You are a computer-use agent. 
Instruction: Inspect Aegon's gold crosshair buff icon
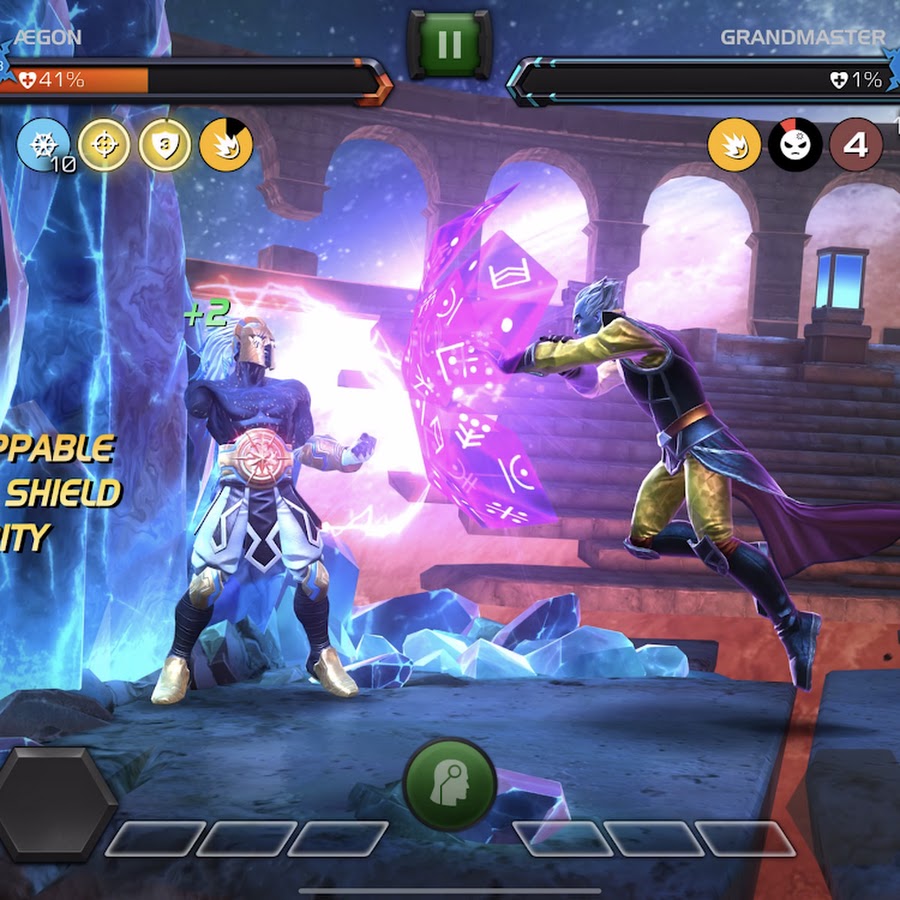(x=105, y=146)
